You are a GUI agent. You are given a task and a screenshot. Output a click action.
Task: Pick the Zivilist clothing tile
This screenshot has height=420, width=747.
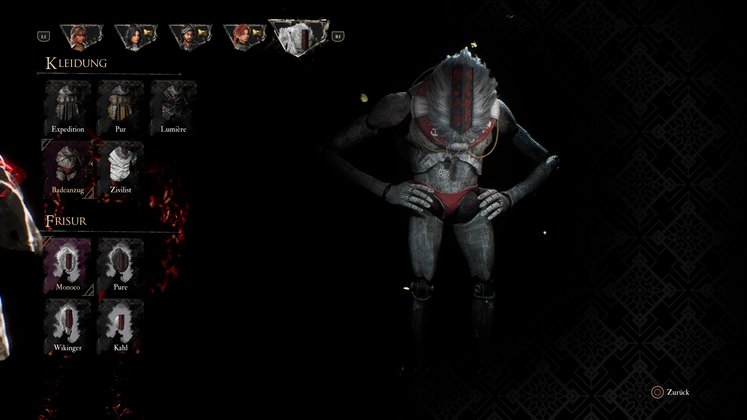pos(120,164)
